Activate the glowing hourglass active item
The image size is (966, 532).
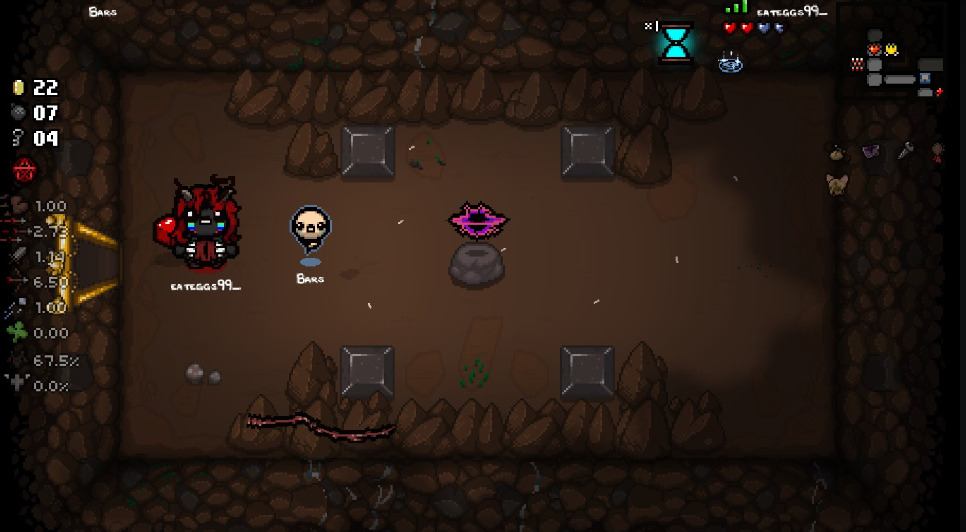tap(676, 41)
